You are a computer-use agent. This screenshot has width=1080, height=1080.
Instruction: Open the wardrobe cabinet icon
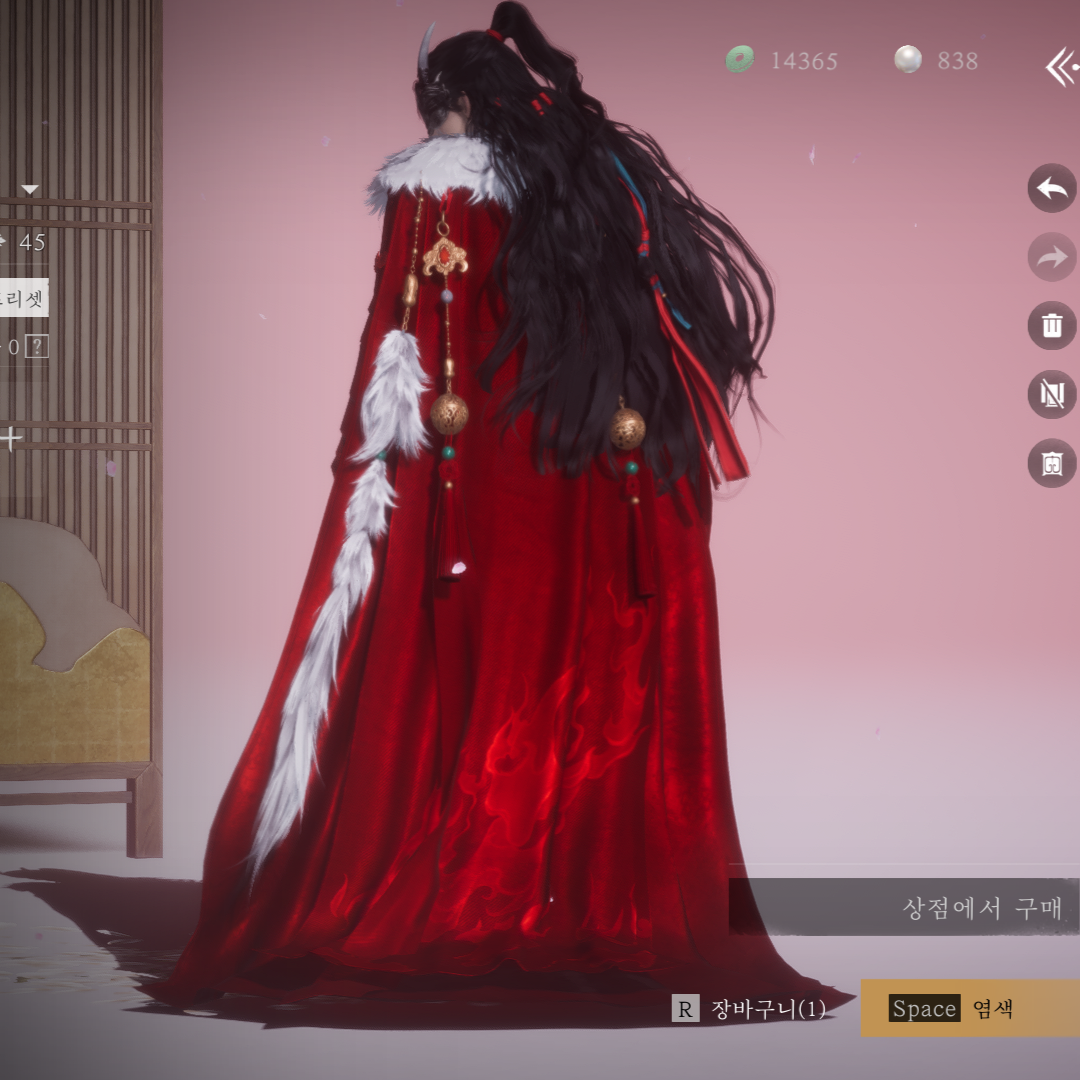click(x=1052, y=463)
